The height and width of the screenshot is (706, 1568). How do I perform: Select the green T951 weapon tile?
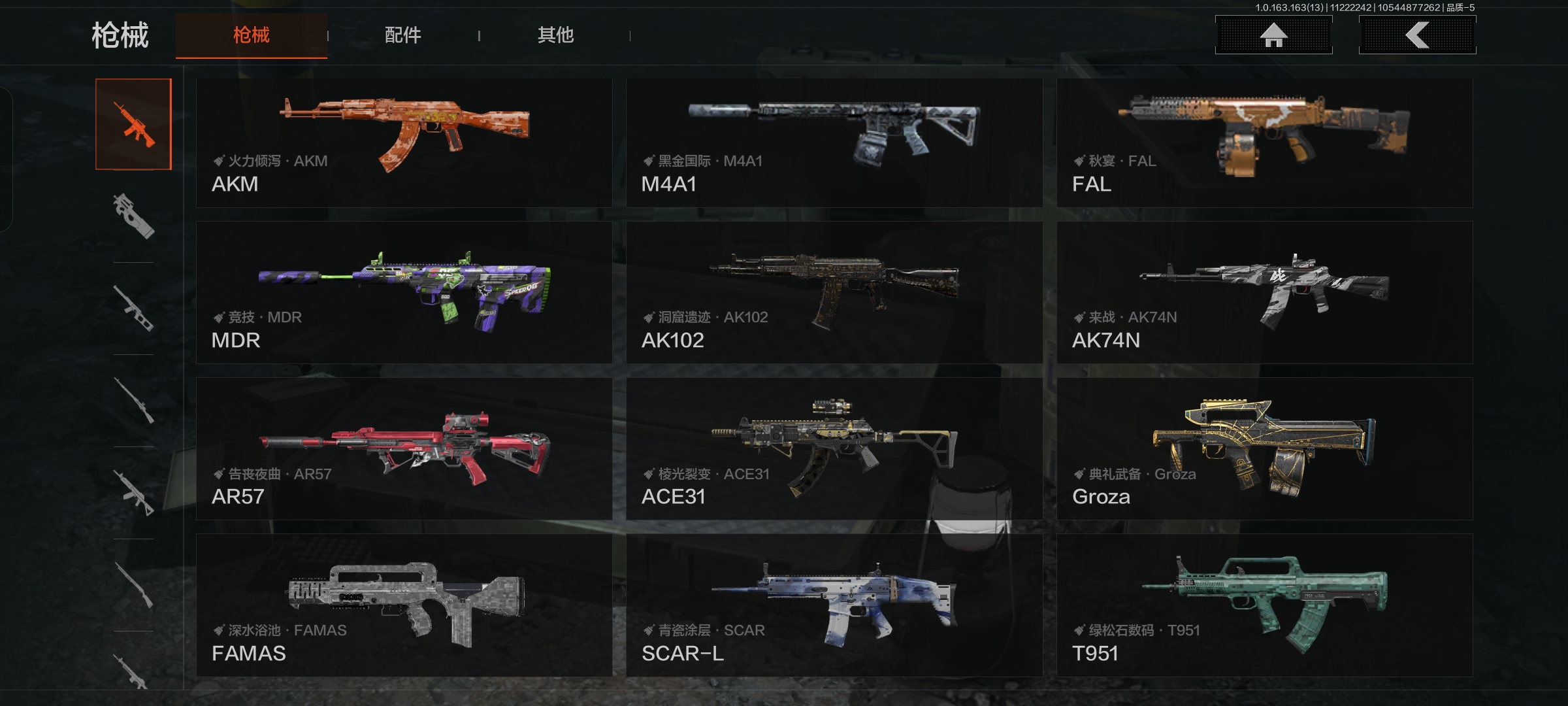[1265, 605]
